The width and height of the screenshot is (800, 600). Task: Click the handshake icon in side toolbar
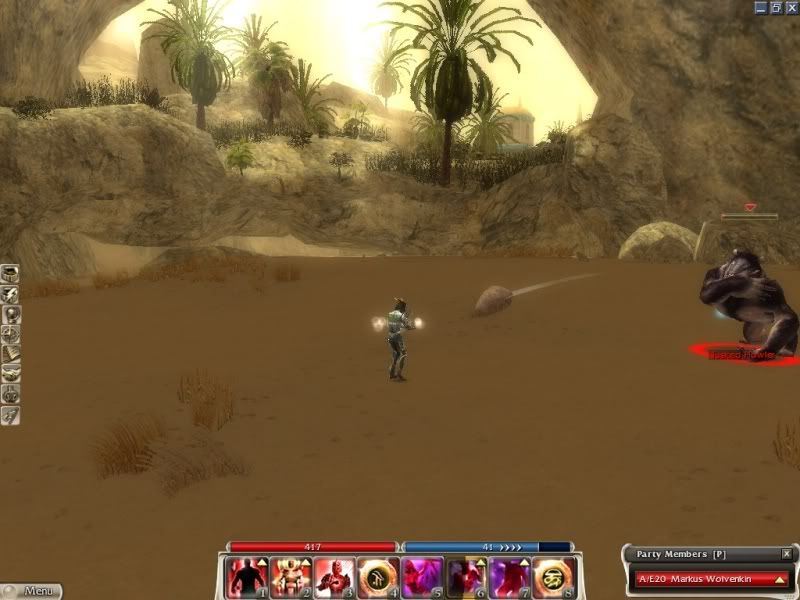(10, 373)
